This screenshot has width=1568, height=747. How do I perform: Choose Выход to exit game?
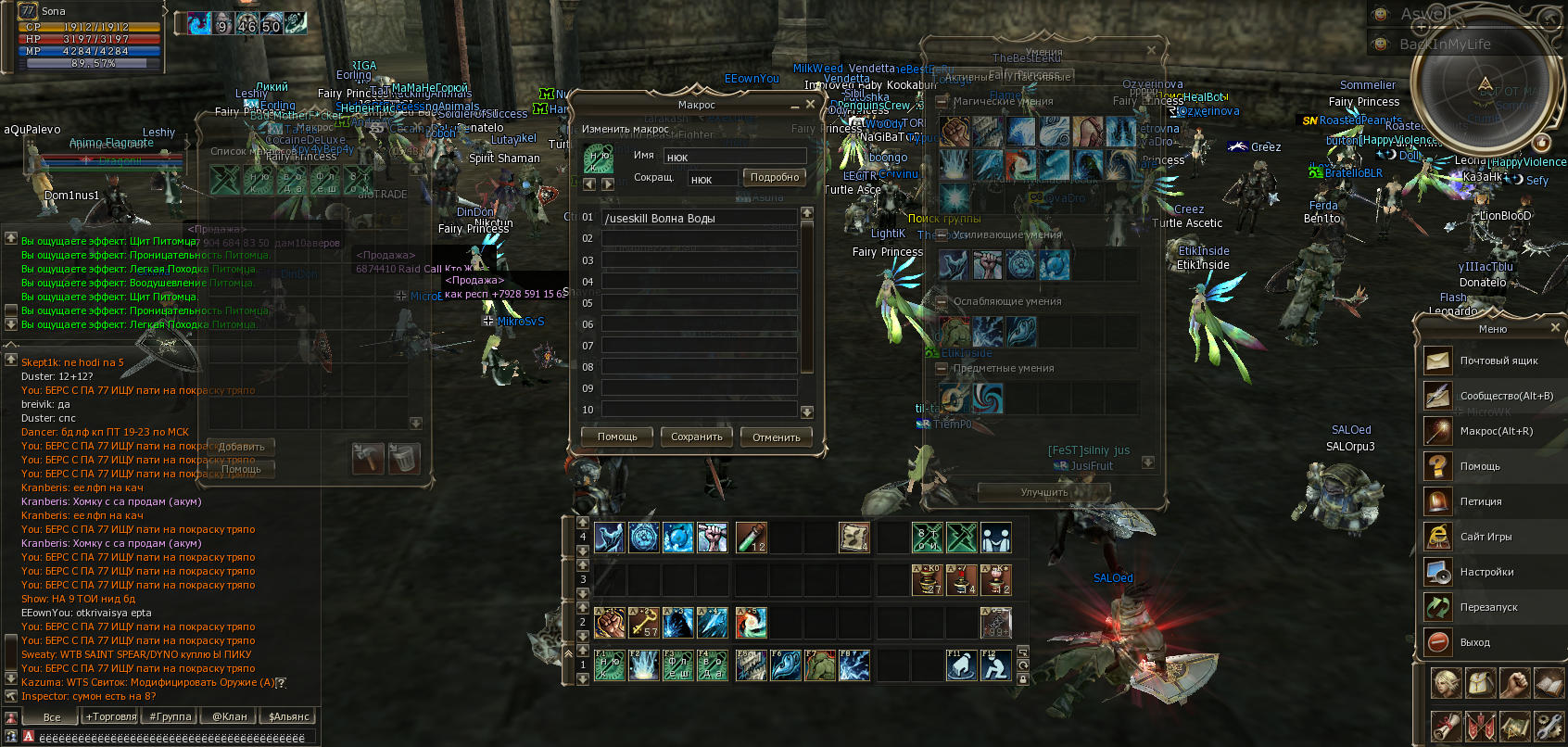(1474, 642)
